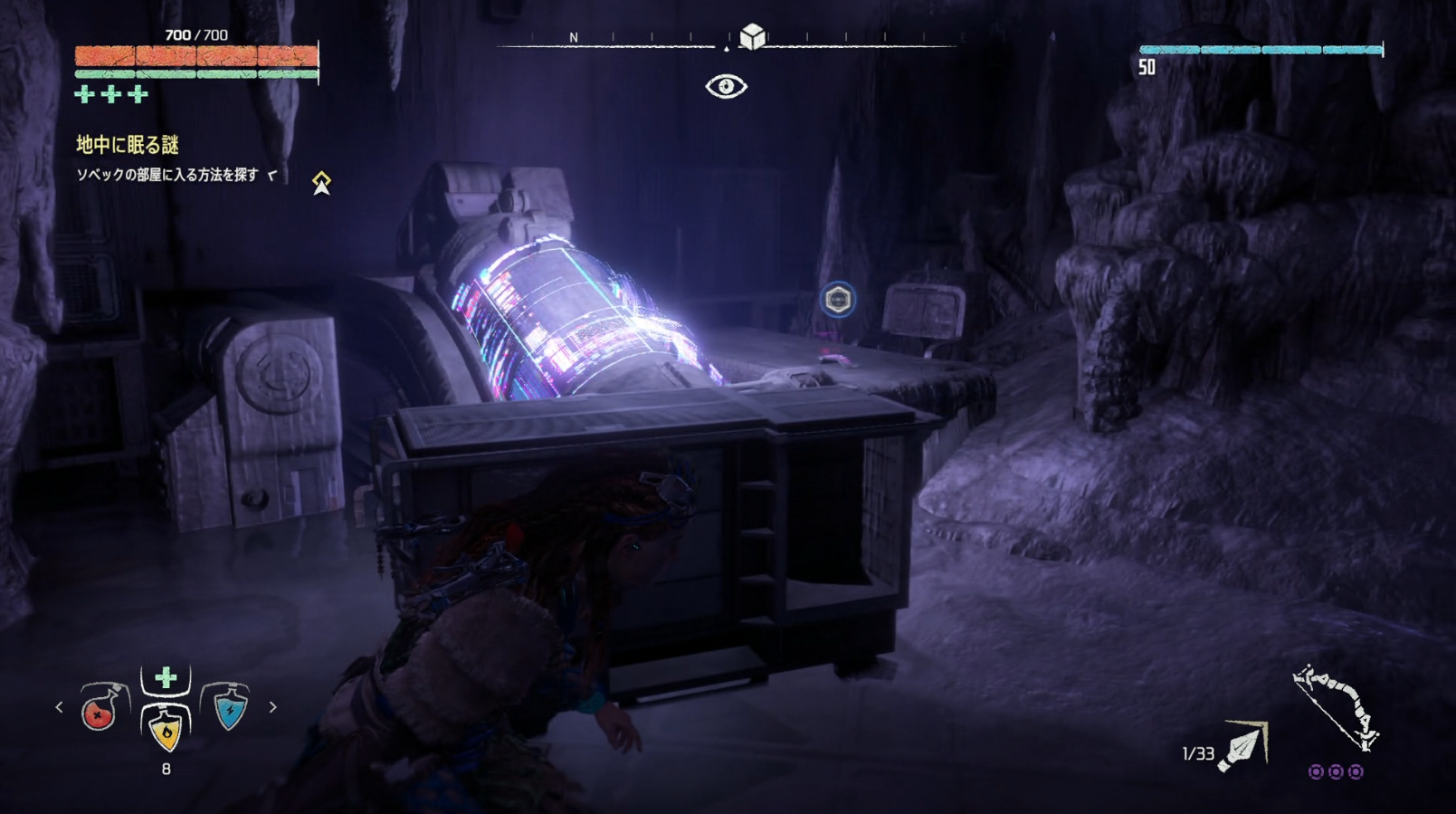1456x814 pixels.
Task: Select the equipped bow weapon icon
Action: click(x=1335, y=707)
